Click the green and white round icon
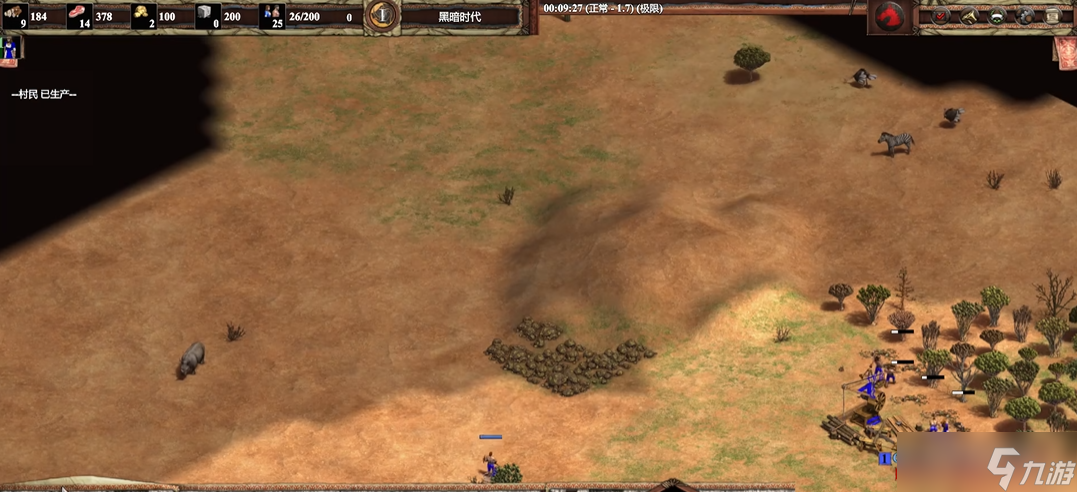This screenshot has height=492, width=1077. point(997,16)
